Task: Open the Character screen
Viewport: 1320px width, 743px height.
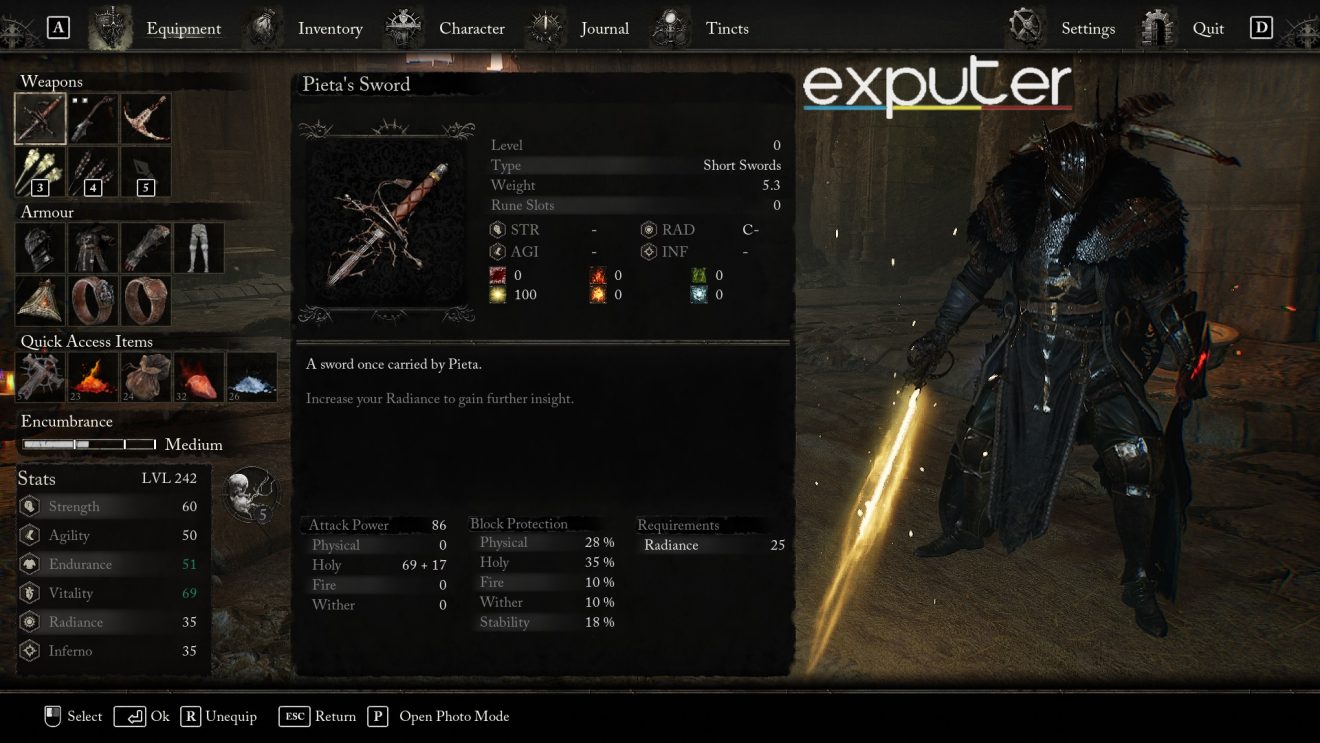Action: click(471, 28)
